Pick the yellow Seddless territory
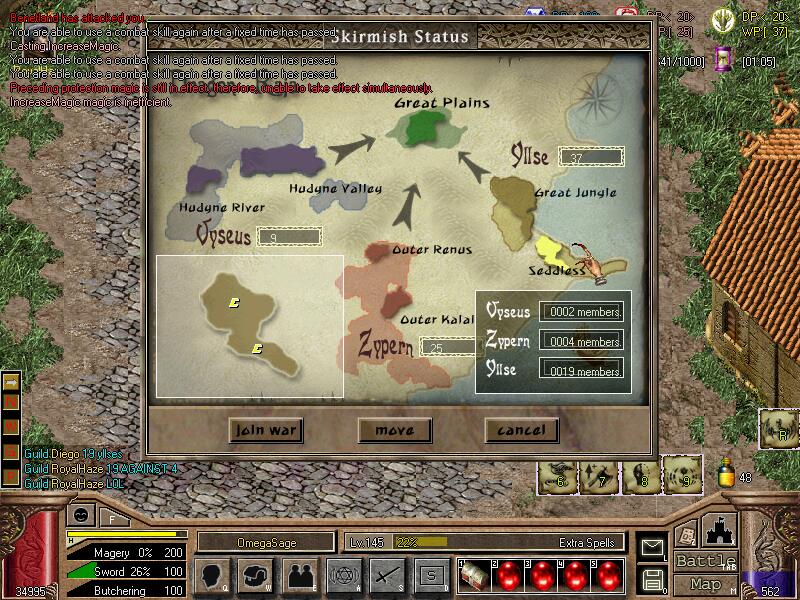 pyautogui.click(x=553, y=251)
